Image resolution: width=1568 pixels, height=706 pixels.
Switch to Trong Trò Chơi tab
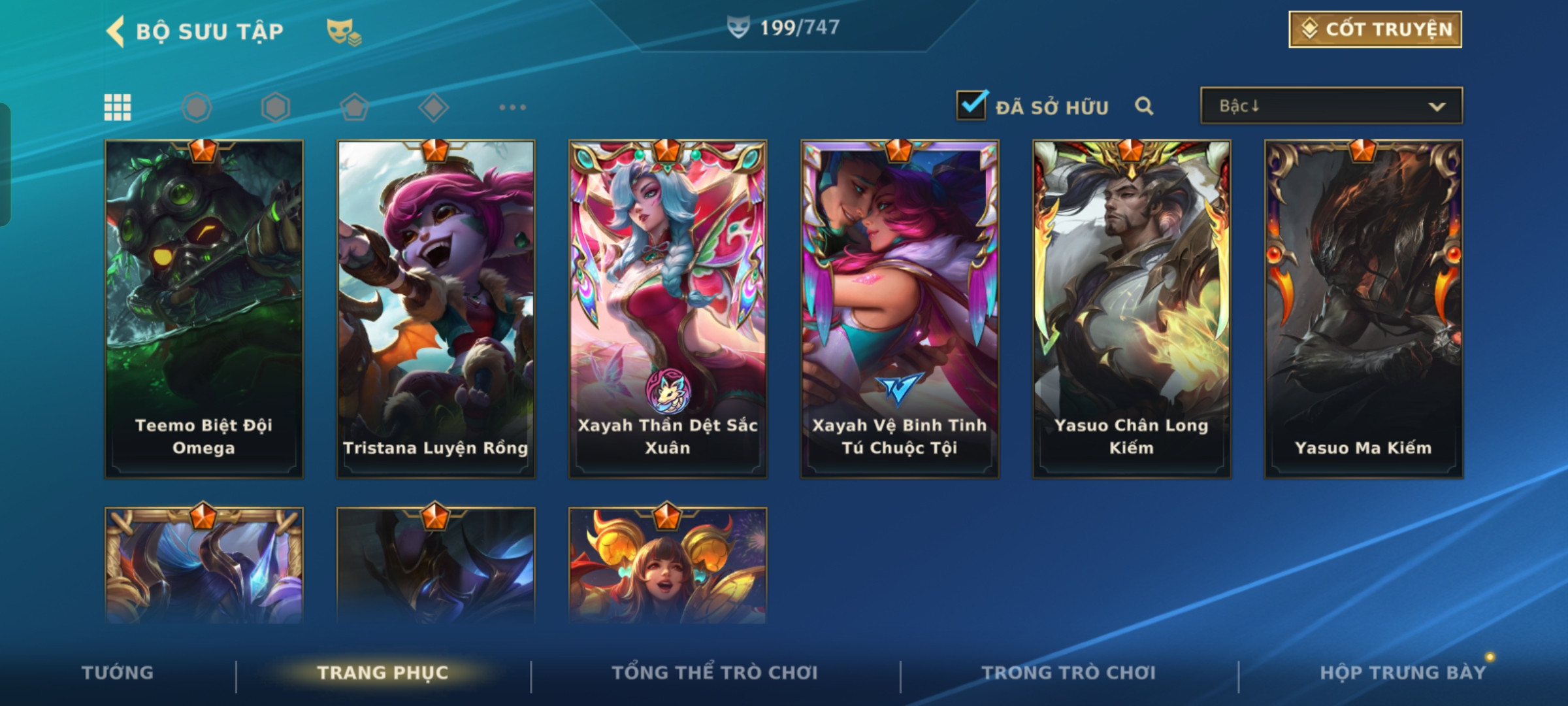1069,673
